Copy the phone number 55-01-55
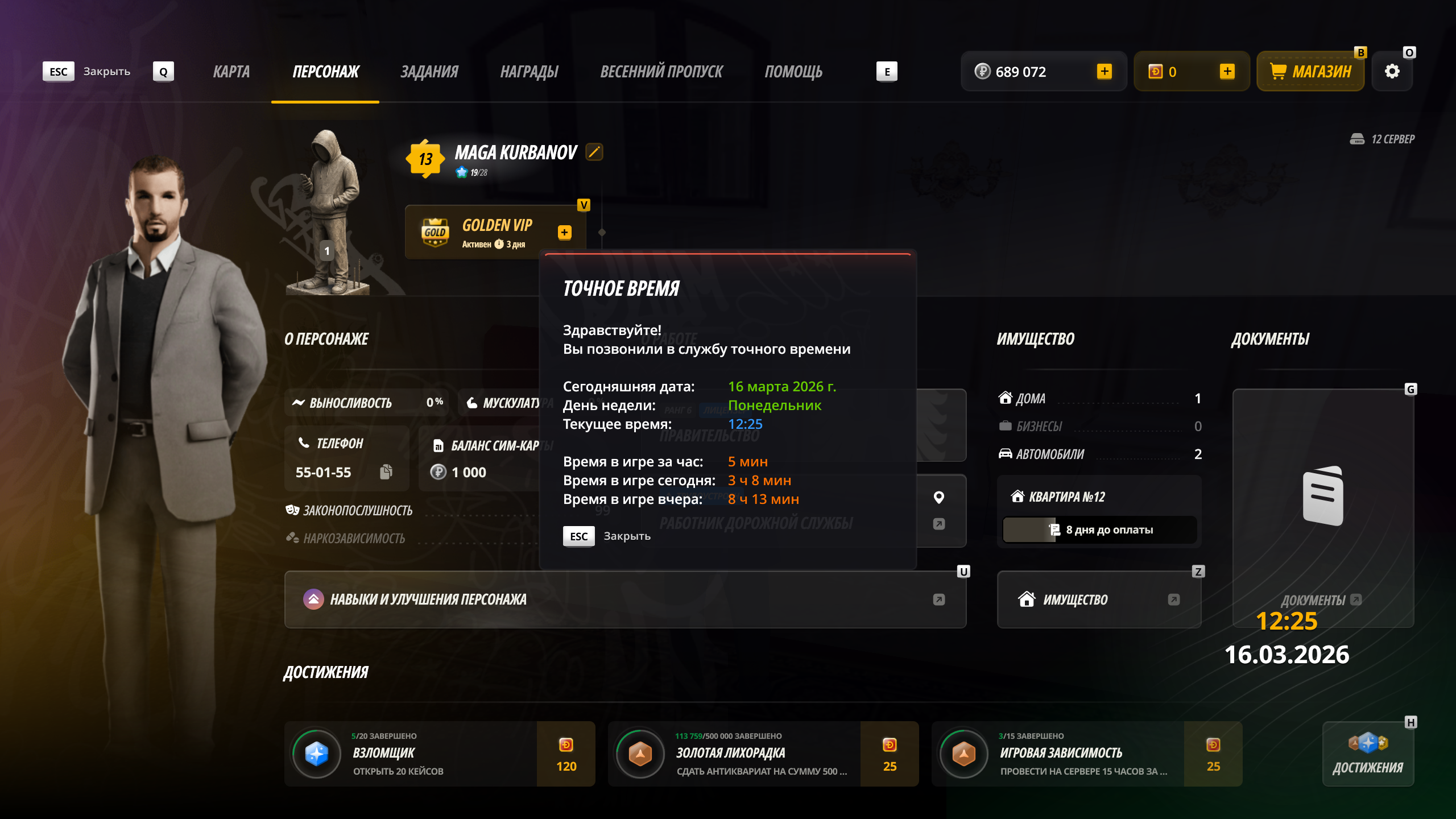This screenshot has height=819, width=1456. [386, 472]
